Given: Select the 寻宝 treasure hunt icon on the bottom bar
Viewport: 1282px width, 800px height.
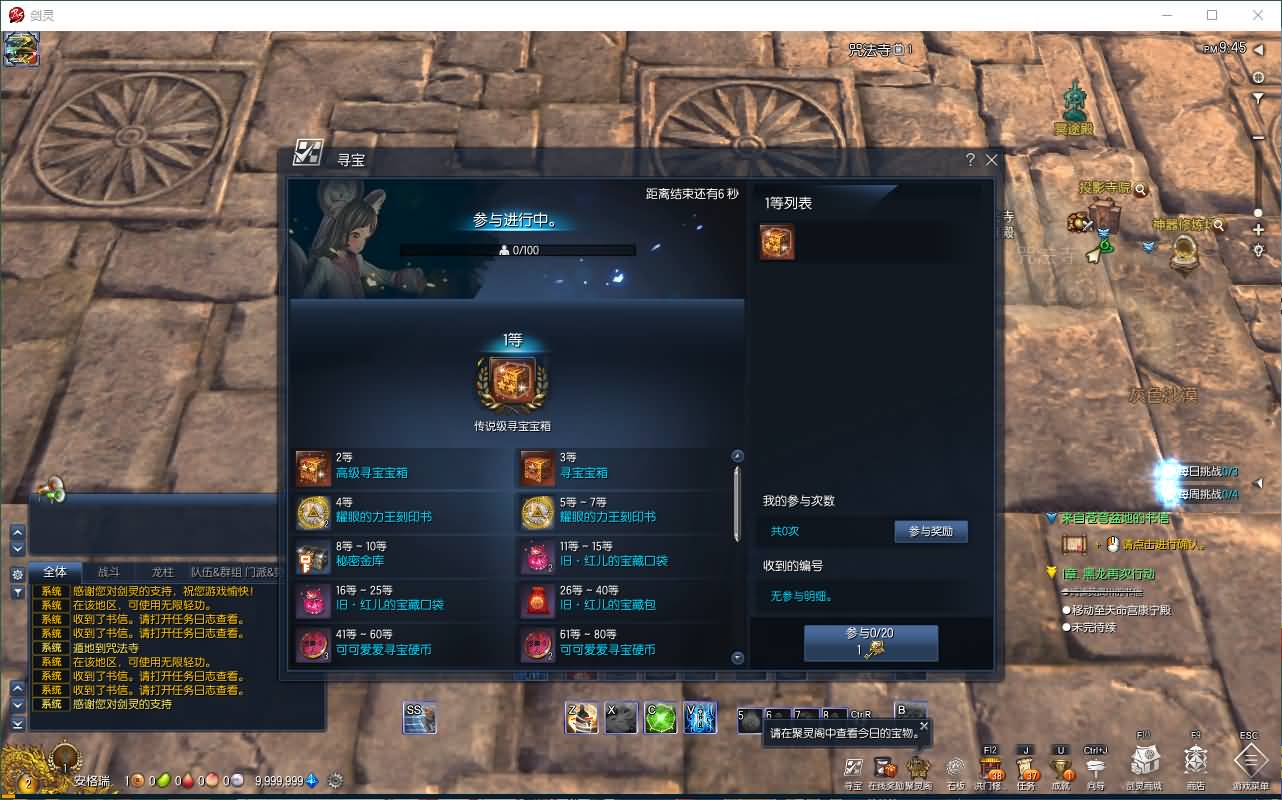Looking at the screenshot, I should [x=851, y=766].
